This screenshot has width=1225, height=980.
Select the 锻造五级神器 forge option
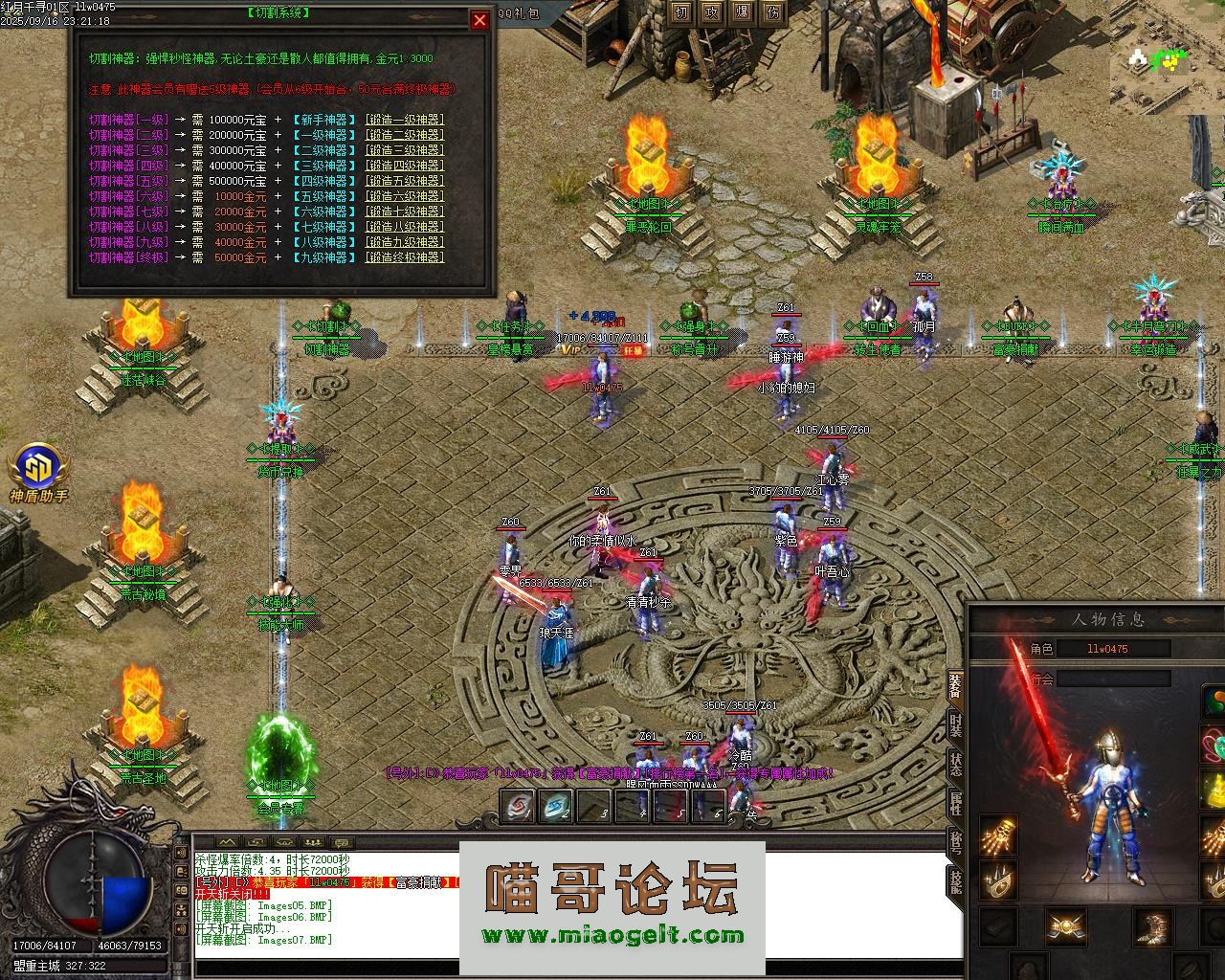tap(405, 181)
